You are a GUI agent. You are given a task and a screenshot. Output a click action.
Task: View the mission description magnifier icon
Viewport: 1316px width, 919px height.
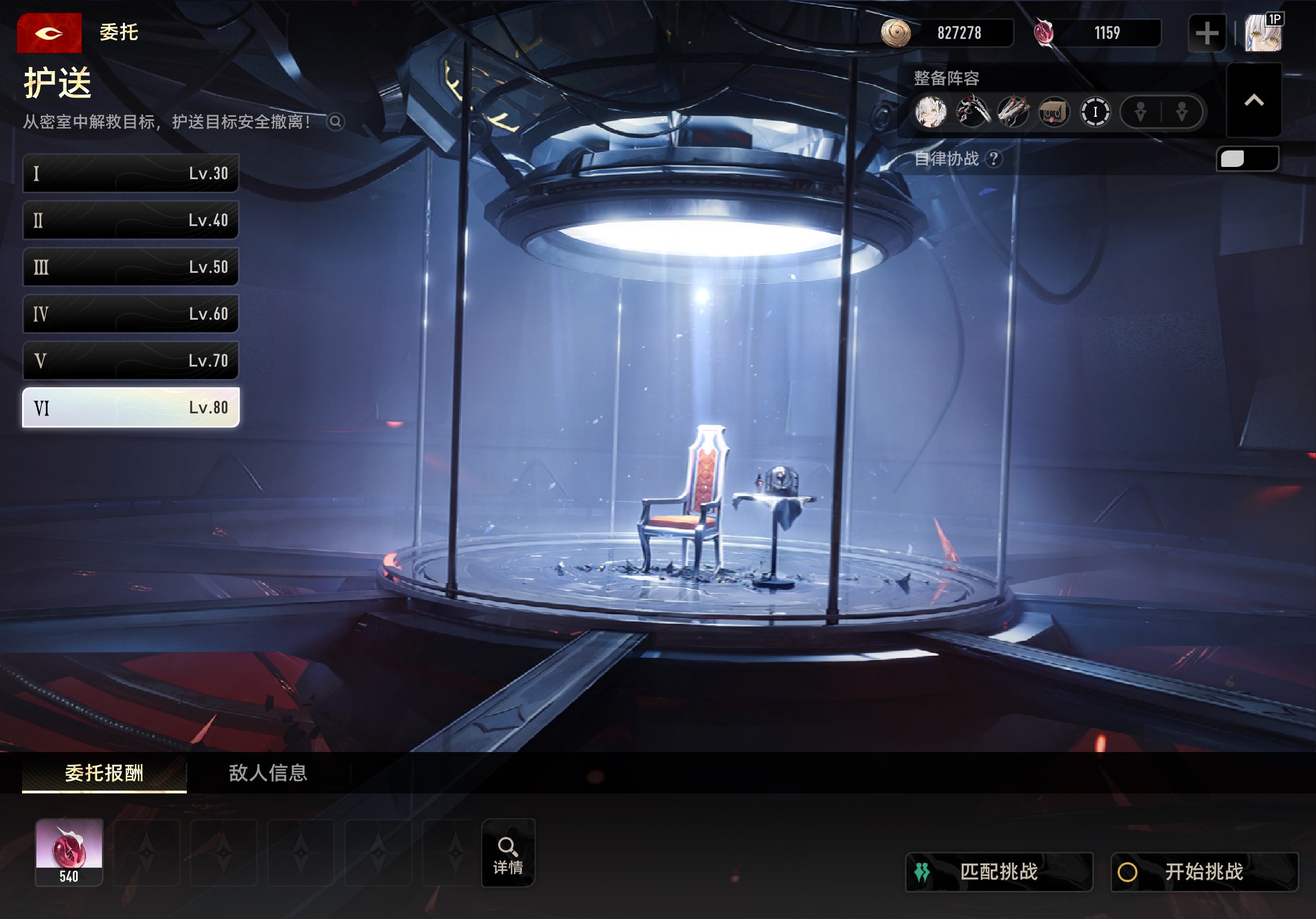[x=335, y=122]
